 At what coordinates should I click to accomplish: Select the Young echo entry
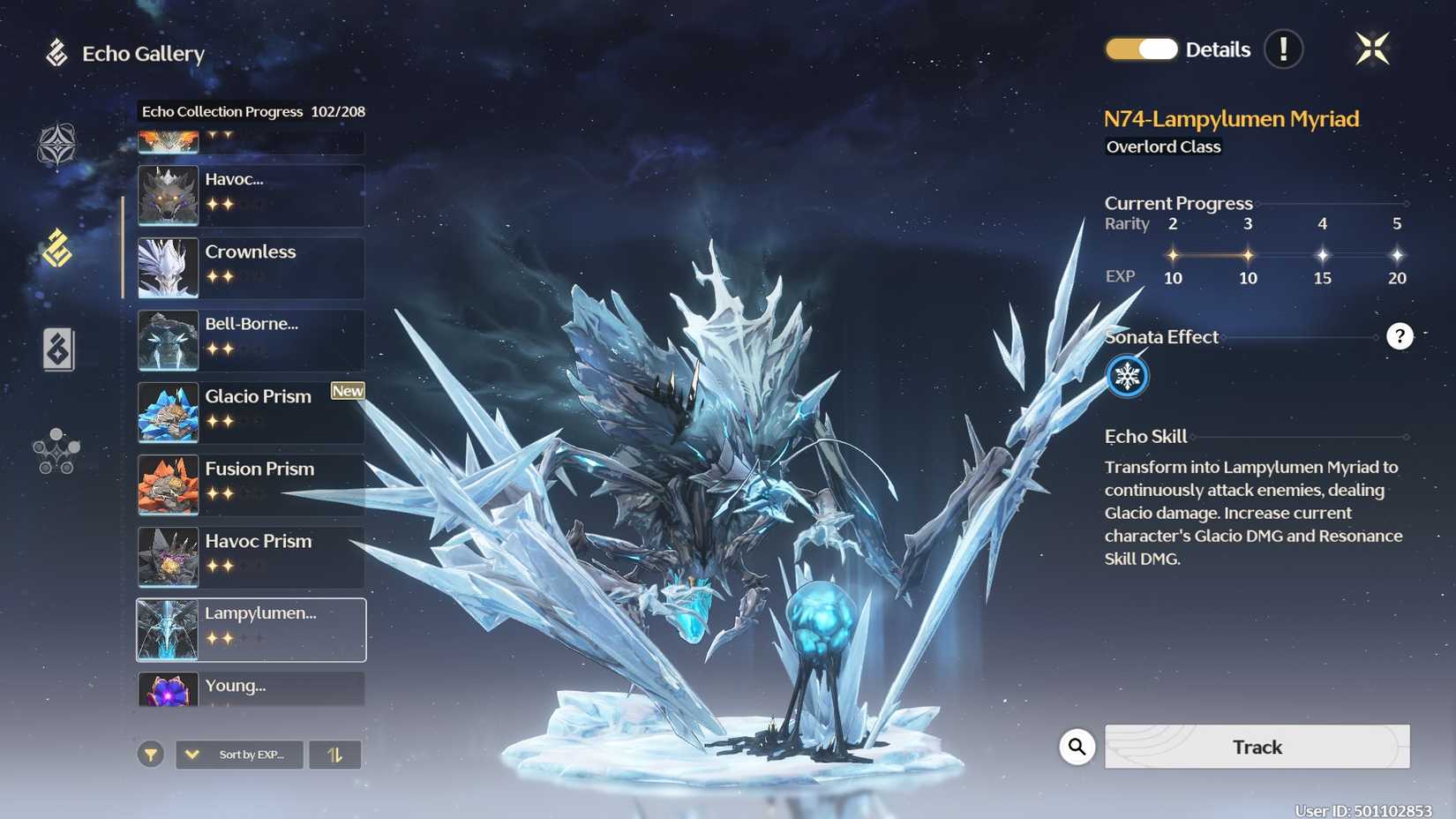click(251, 689)
